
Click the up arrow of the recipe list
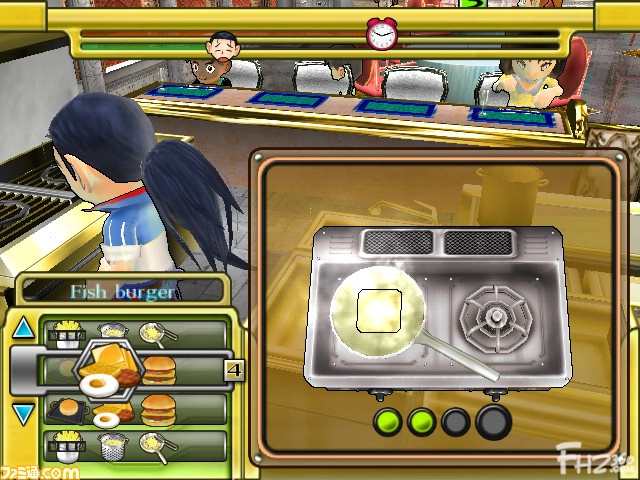[24, 329]
